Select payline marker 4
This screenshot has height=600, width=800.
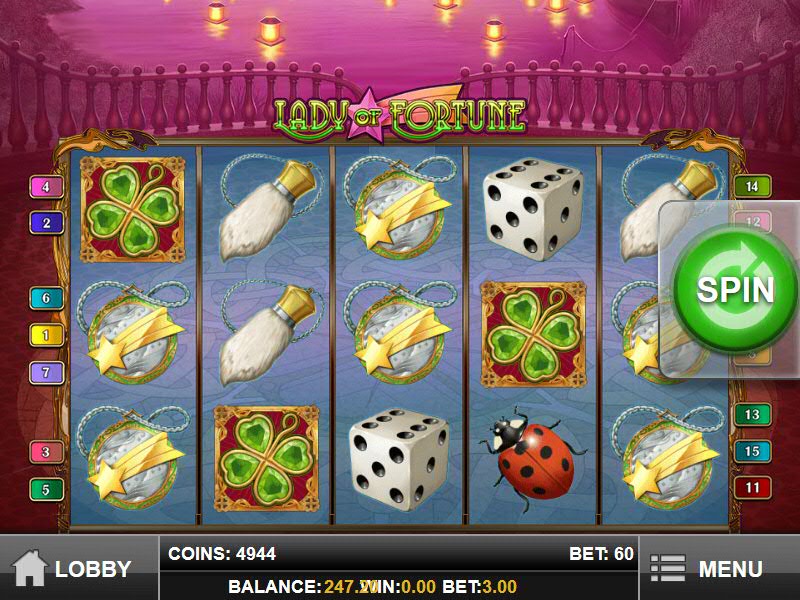(46, 187)
